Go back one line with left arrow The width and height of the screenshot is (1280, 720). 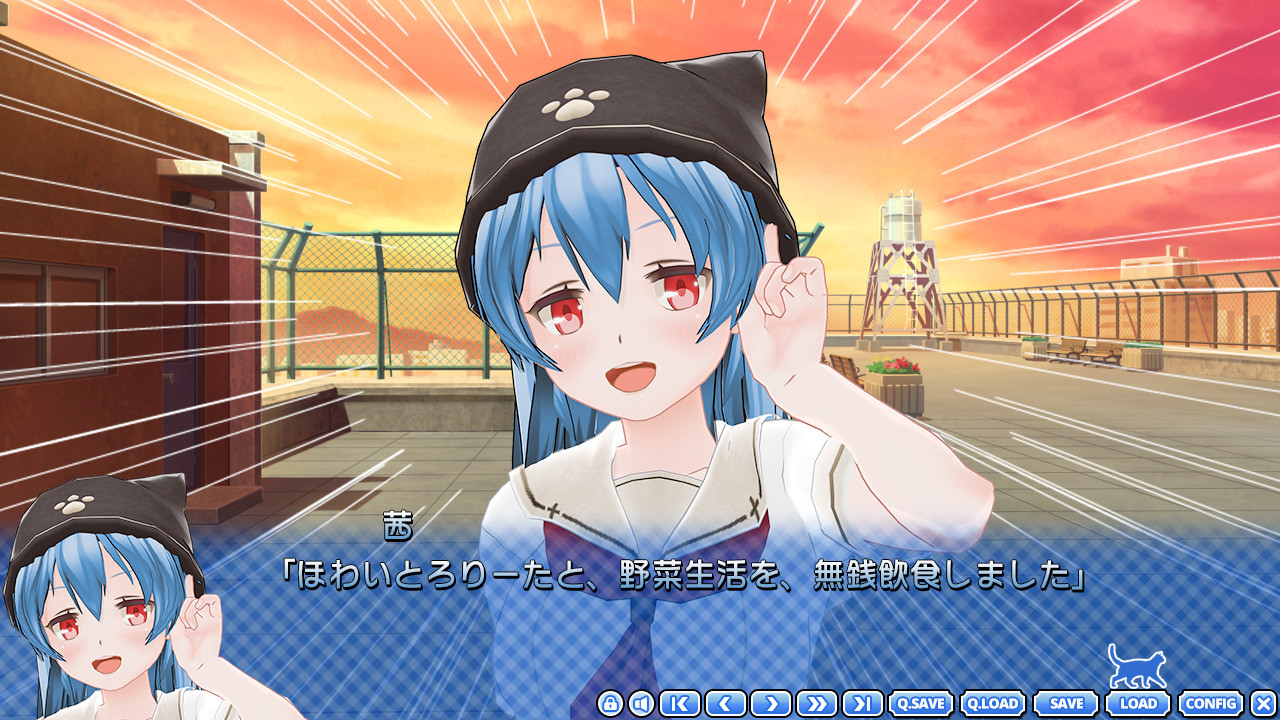click(725, 704)
